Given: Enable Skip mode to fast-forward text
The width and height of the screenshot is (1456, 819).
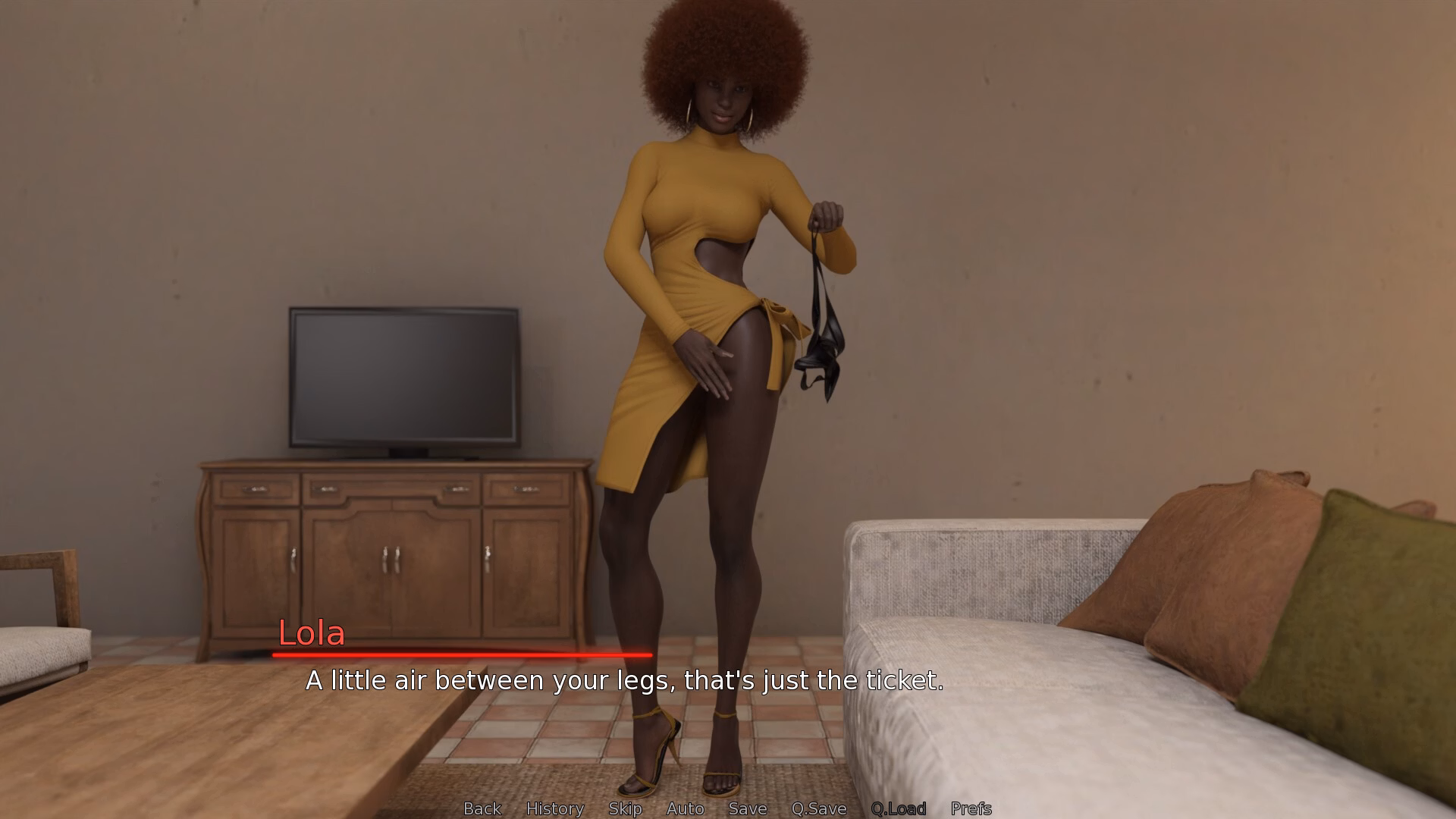Looking at the screenshot, I should (624, 808).
